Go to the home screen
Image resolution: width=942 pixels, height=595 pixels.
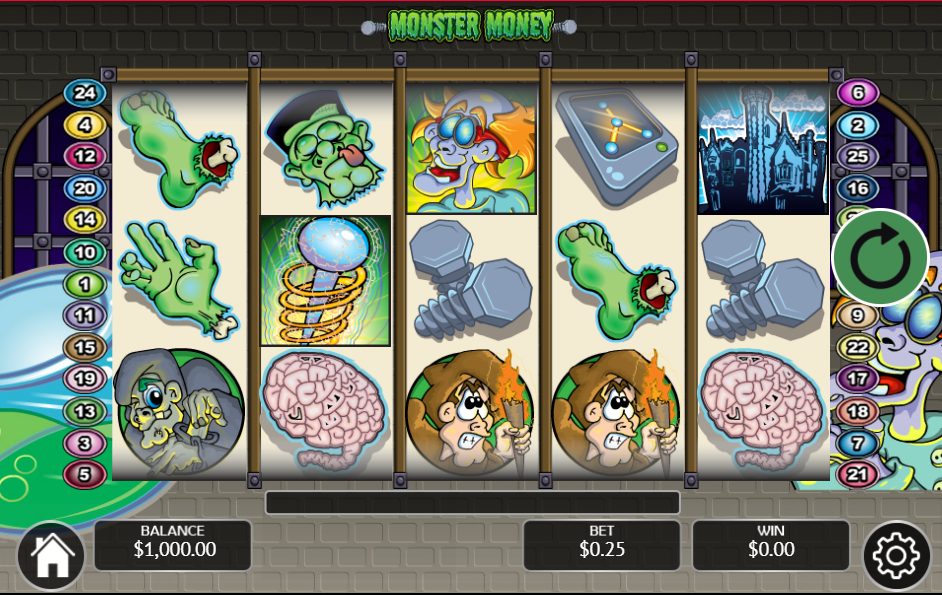pyautogui.click(x=51, y=555)
